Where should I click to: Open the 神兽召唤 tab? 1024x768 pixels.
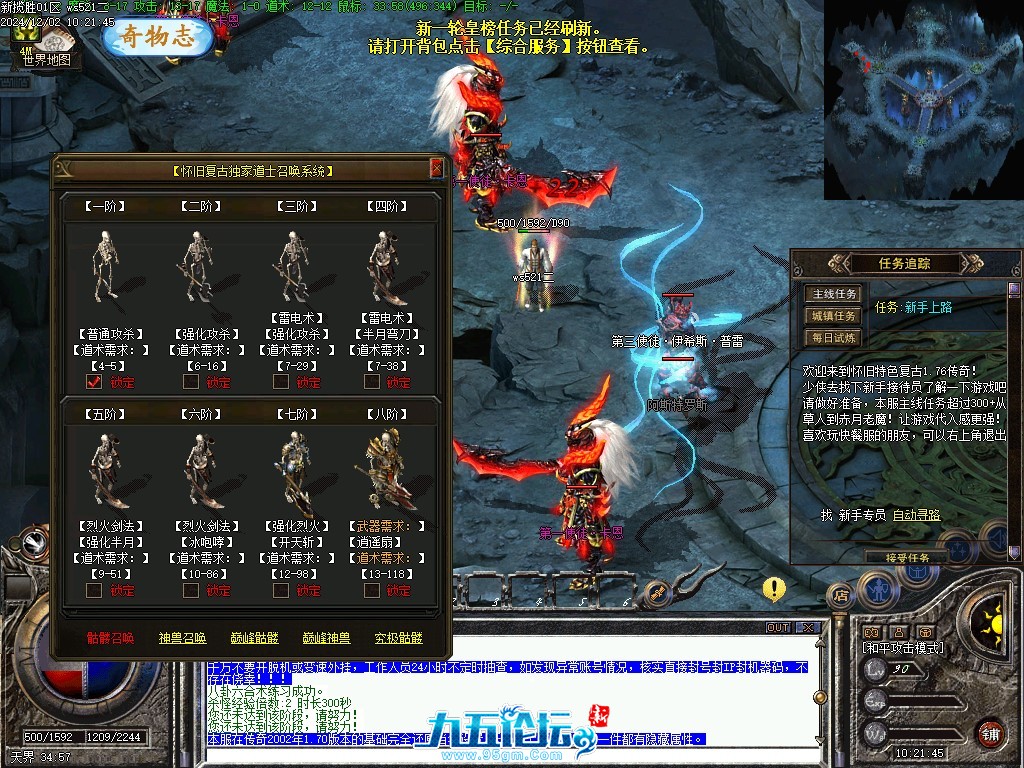(x=182, y=638)
